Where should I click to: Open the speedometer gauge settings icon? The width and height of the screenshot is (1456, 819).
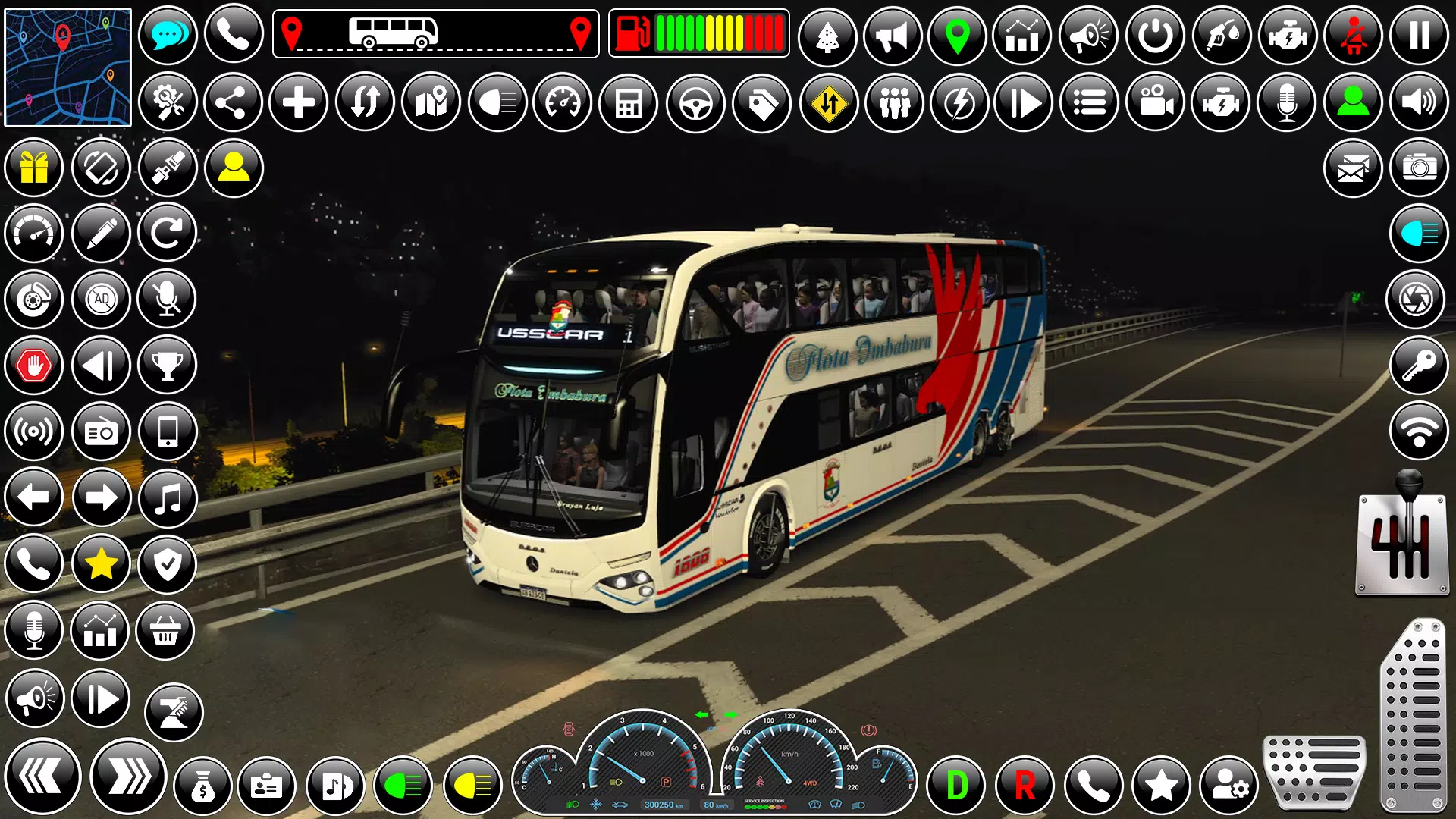pos(562,102)
